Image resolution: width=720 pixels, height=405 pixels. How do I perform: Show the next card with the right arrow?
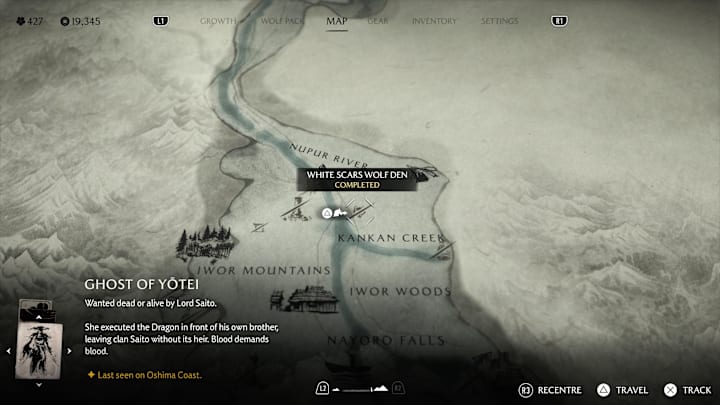pyautogui.click(x=71, y=351)
